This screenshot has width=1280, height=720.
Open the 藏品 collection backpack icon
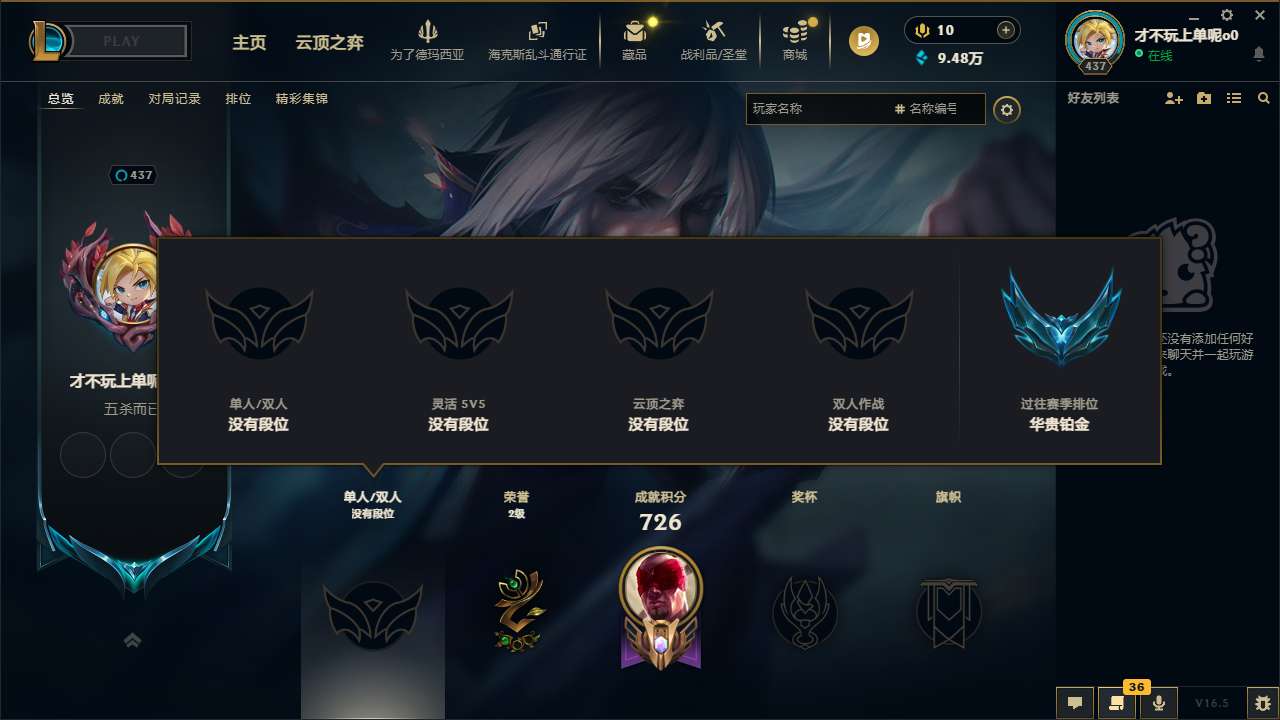click(635, 32)
